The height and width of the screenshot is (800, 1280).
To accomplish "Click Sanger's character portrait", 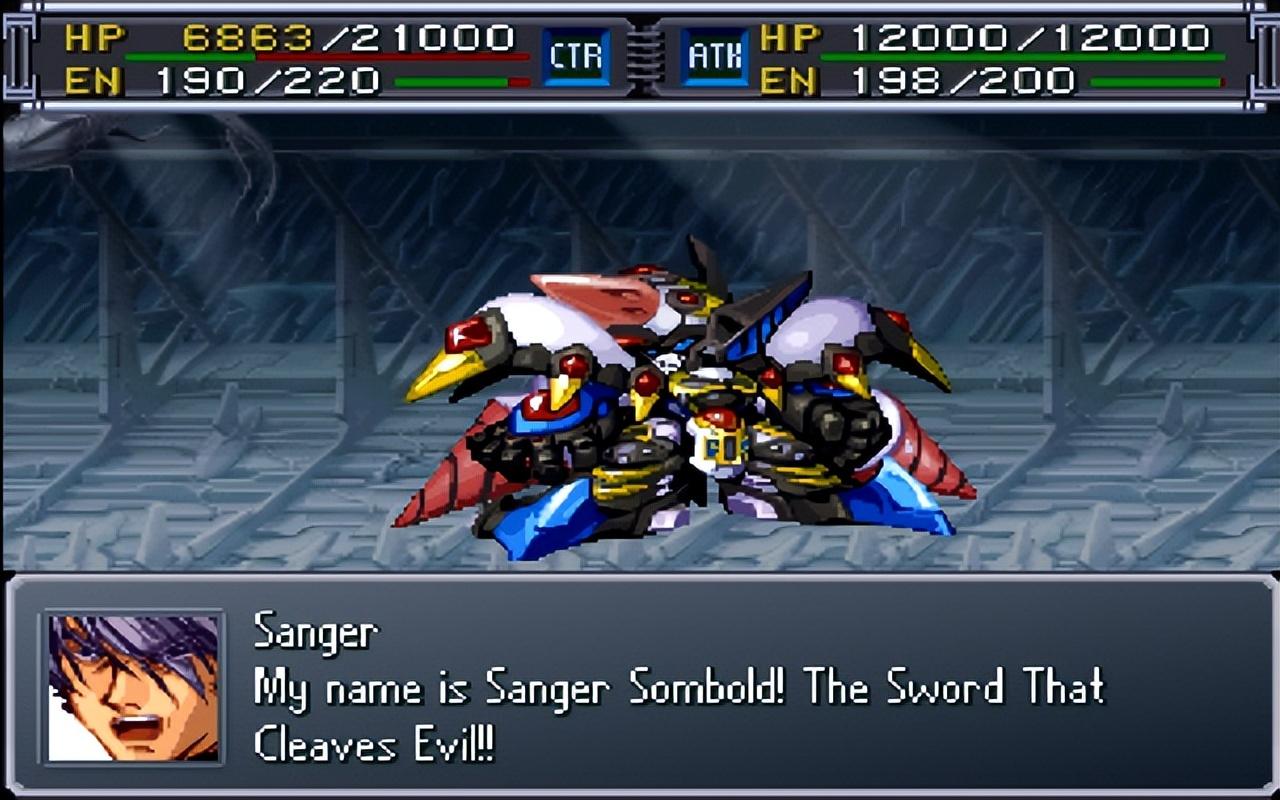I will pyautogui.click(x=134, y=687).
